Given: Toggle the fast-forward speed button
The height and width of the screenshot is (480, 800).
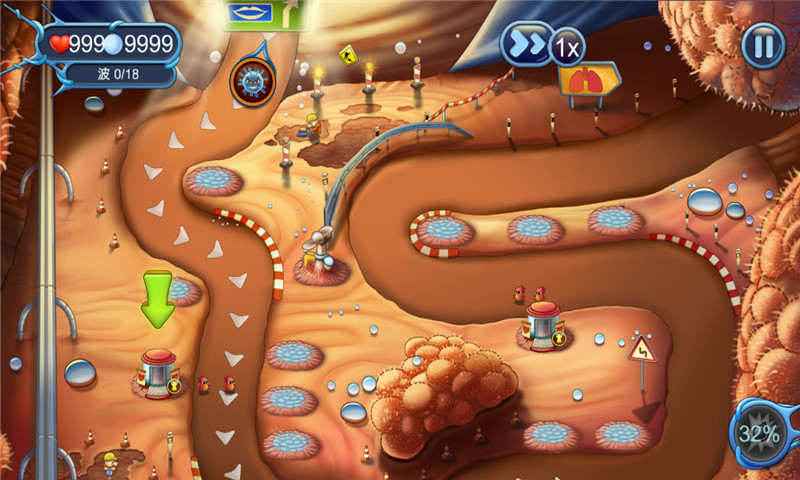Looking at the screenshot, I should 529,45.
